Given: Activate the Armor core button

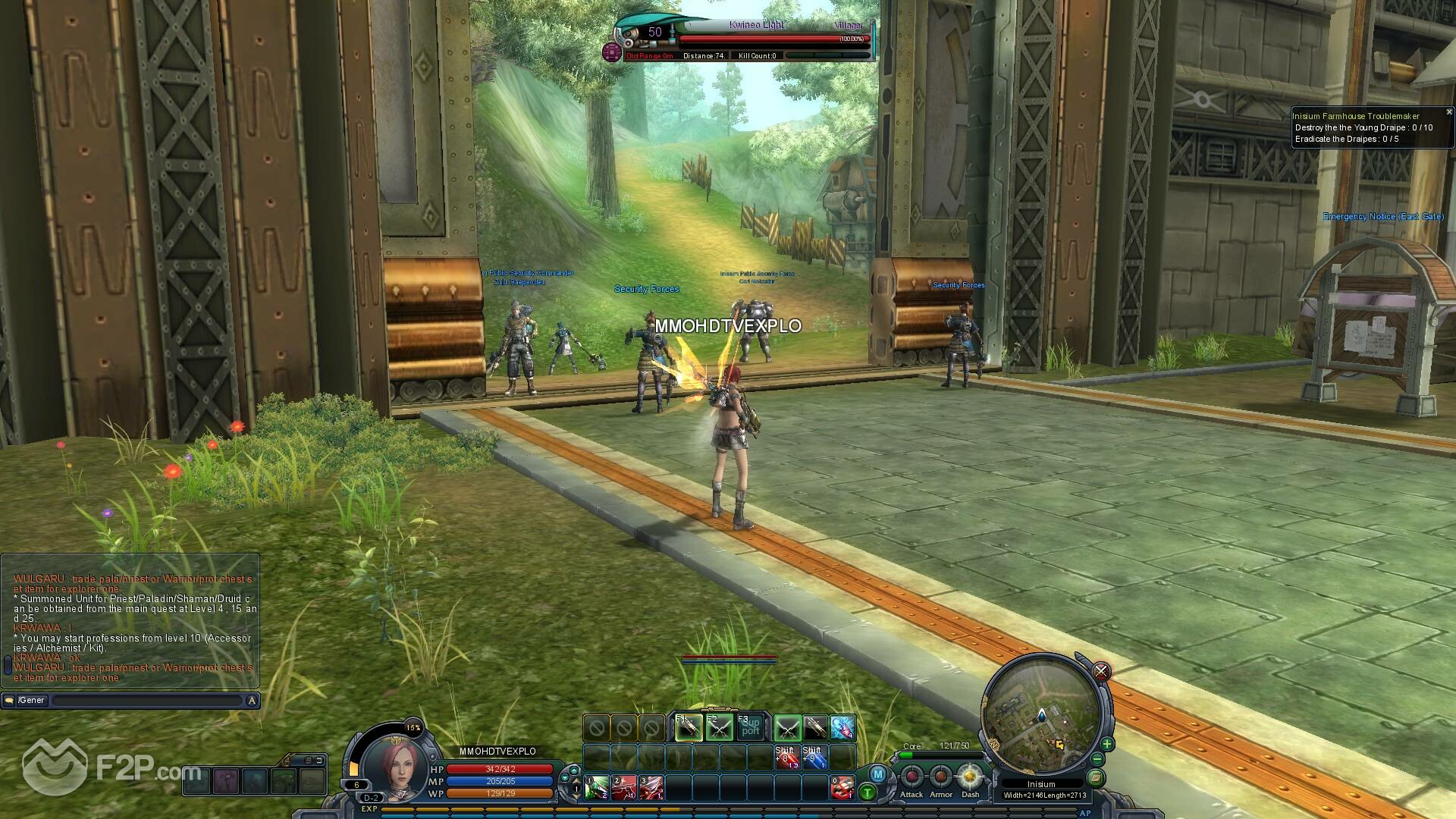Looking at the screenshot, I should (941, 777).
